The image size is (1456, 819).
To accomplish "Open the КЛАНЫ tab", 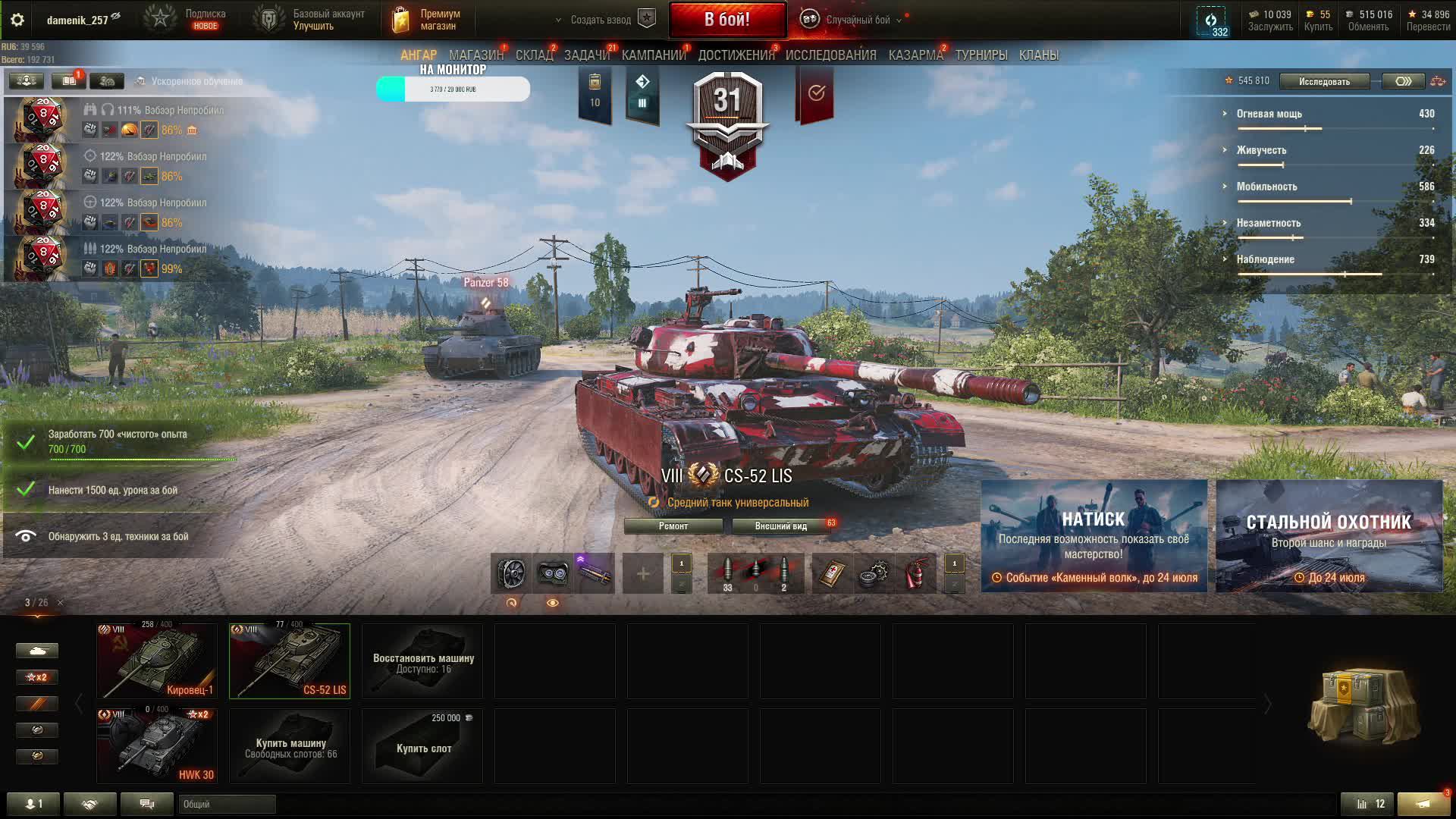I will click(x=1038, y=55).
